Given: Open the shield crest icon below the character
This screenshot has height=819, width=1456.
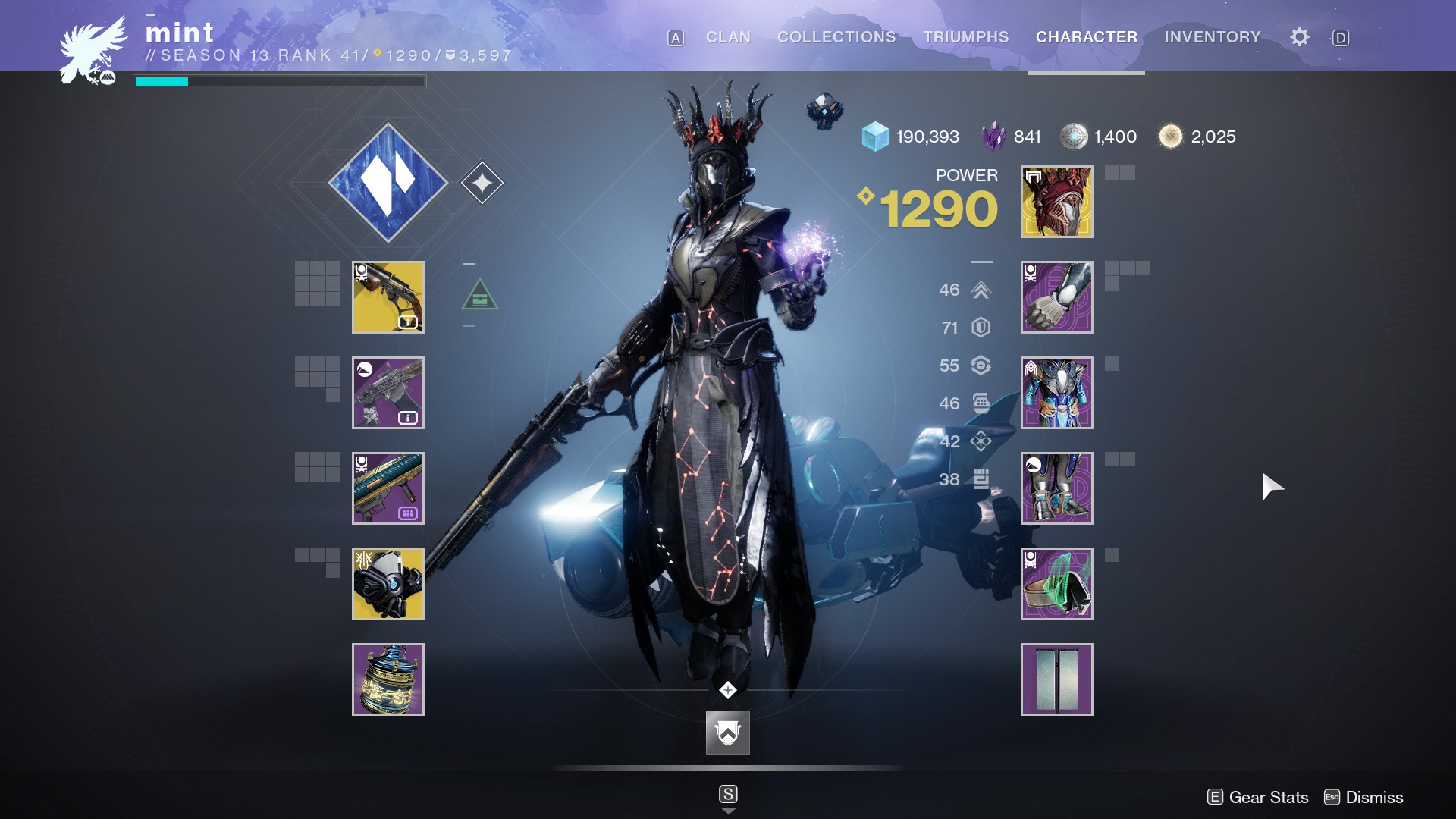Looking at the screenshot, I should (x=727, y=733).
